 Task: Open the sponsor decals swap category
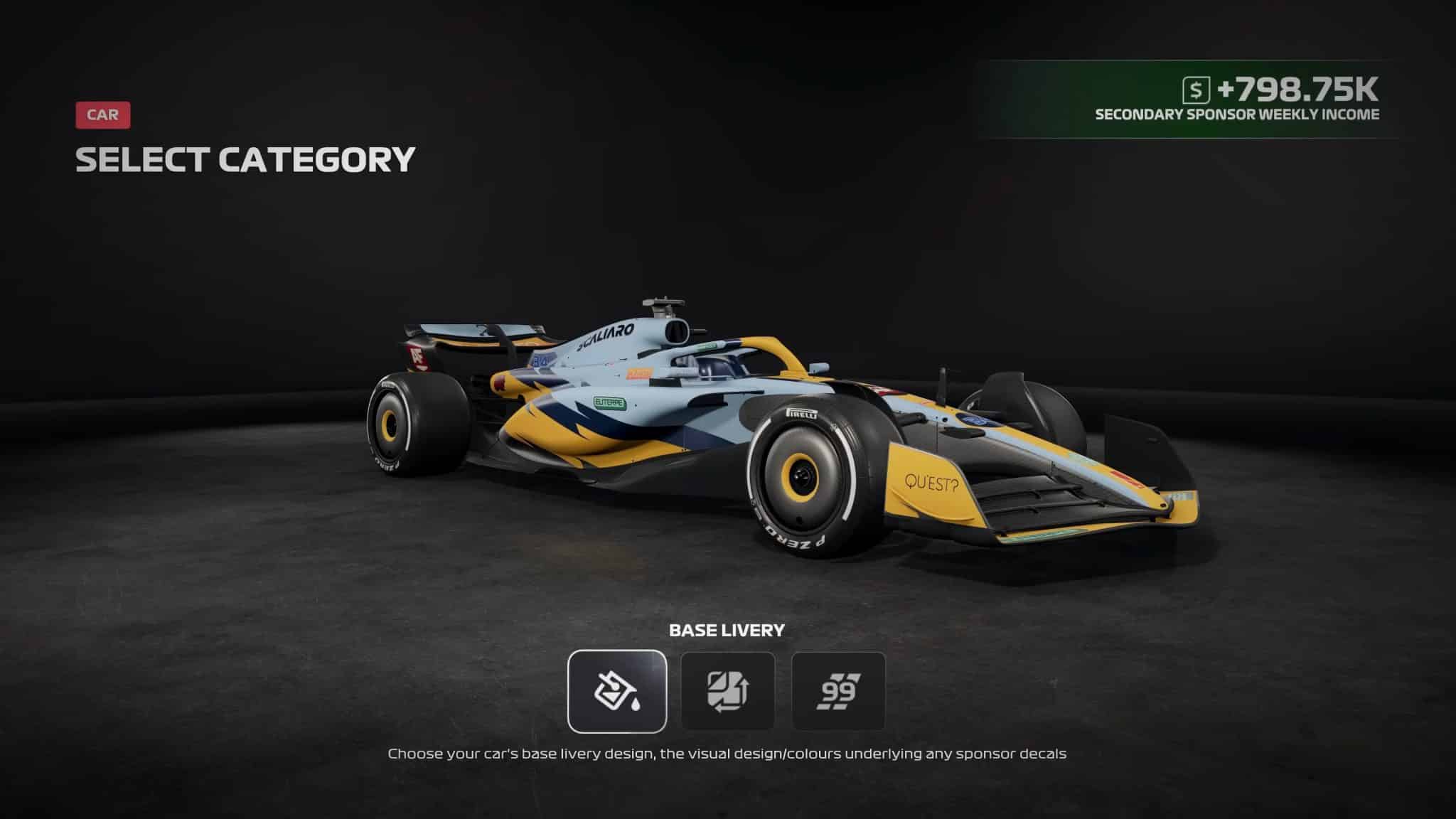click(727, 691)
